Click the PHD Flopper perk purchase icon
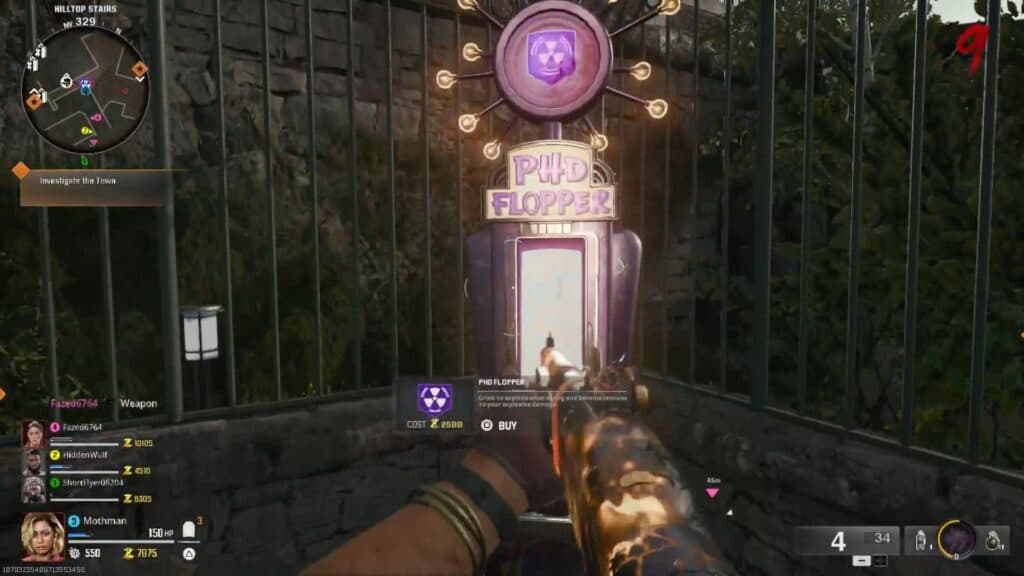Viewport: 1024px width, 576px height. pyautogui.click(x=434, y=400)
